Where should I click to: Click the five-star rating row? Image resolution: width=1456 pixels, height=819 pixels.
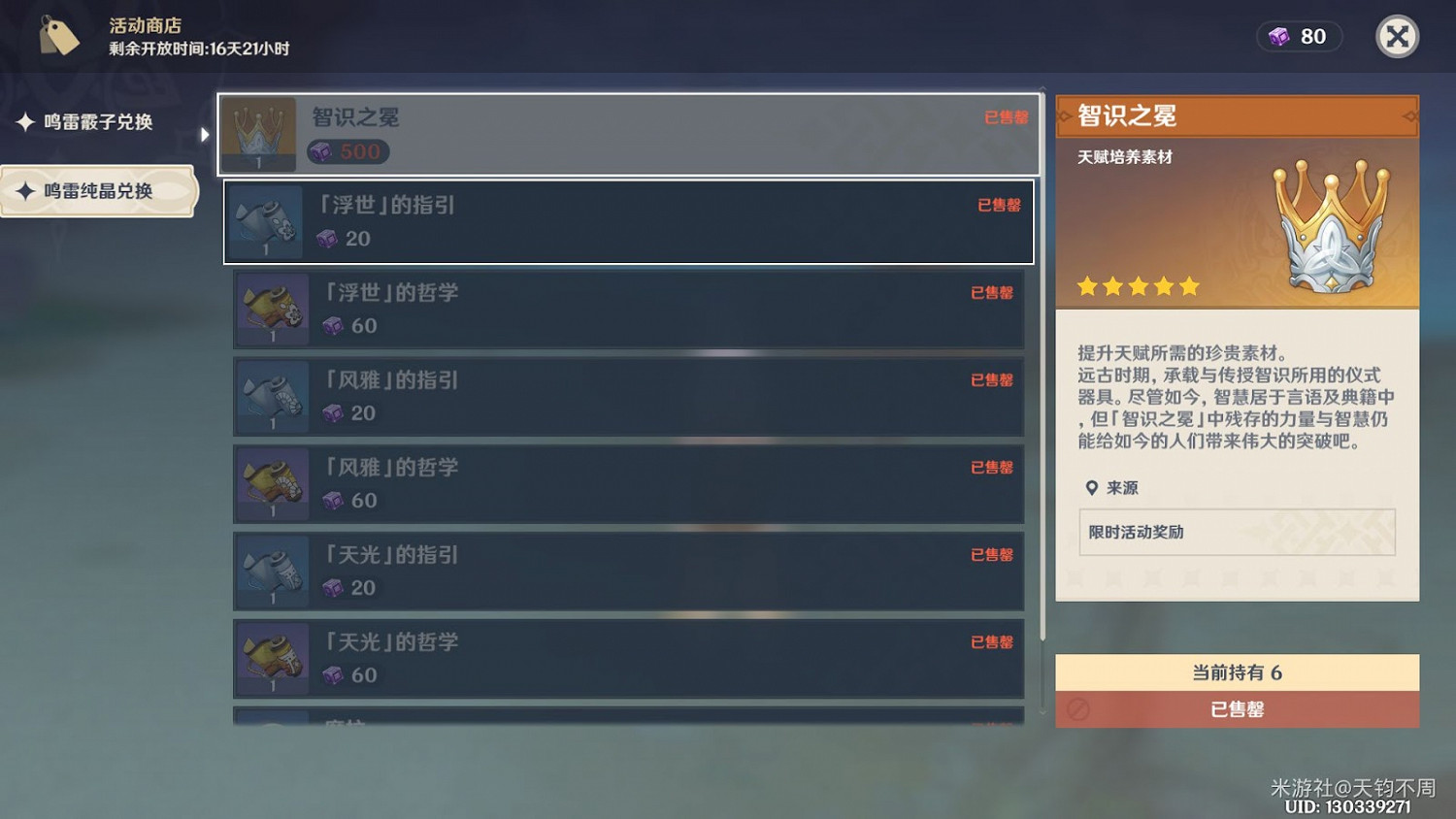coord(1138,285)
